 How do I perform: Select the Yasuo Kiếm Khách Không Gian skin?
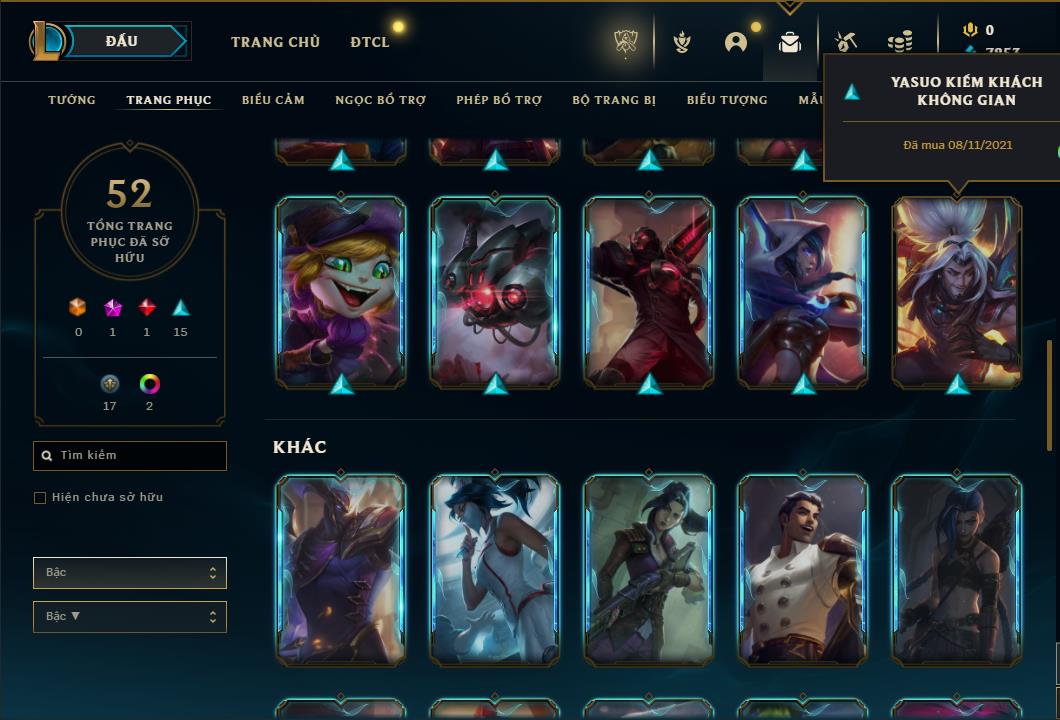pos(957,290)
